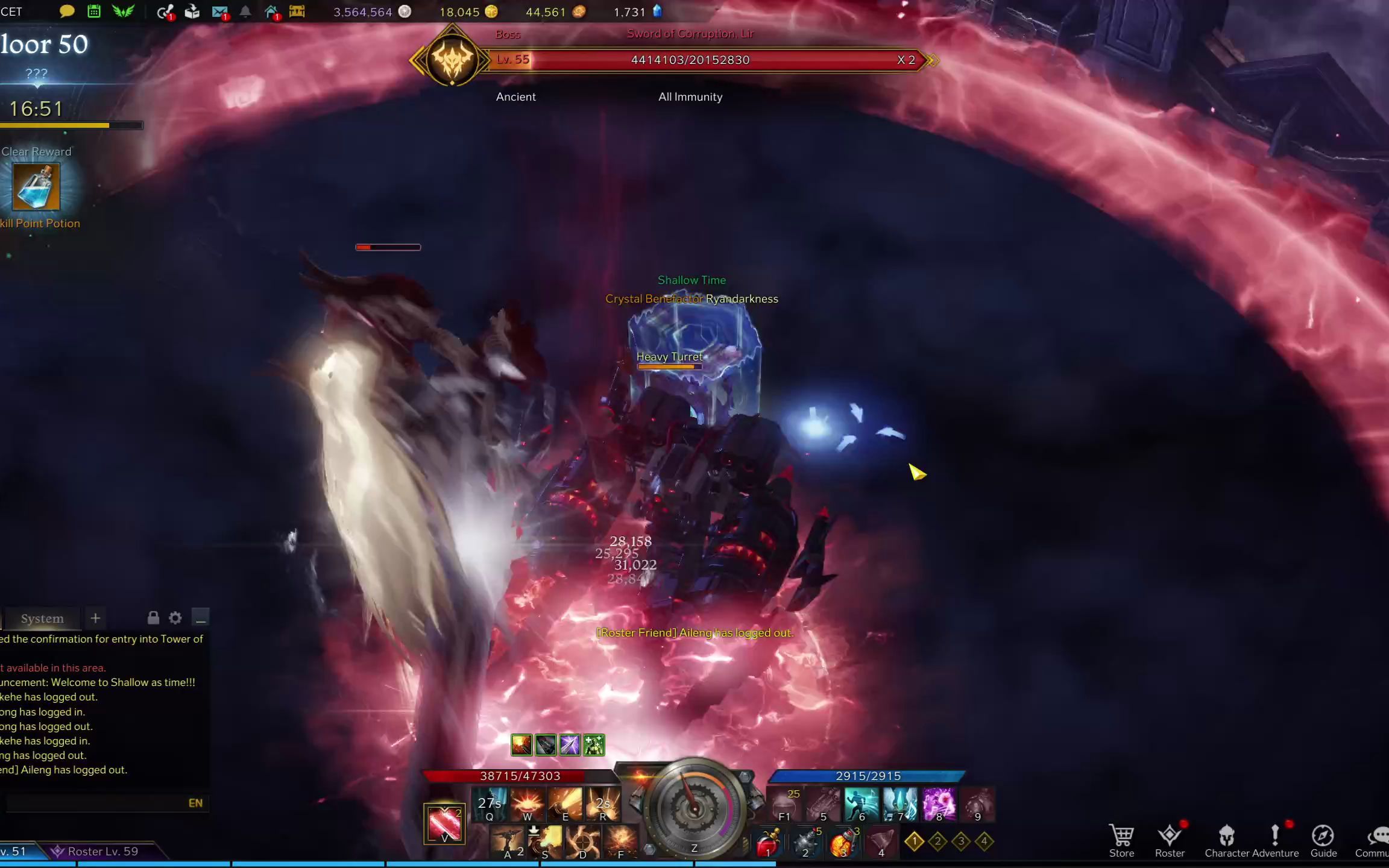The width and height of the screenshot is (1389, 868).
Task: Focus the chat input field
Action: (96, 803)
